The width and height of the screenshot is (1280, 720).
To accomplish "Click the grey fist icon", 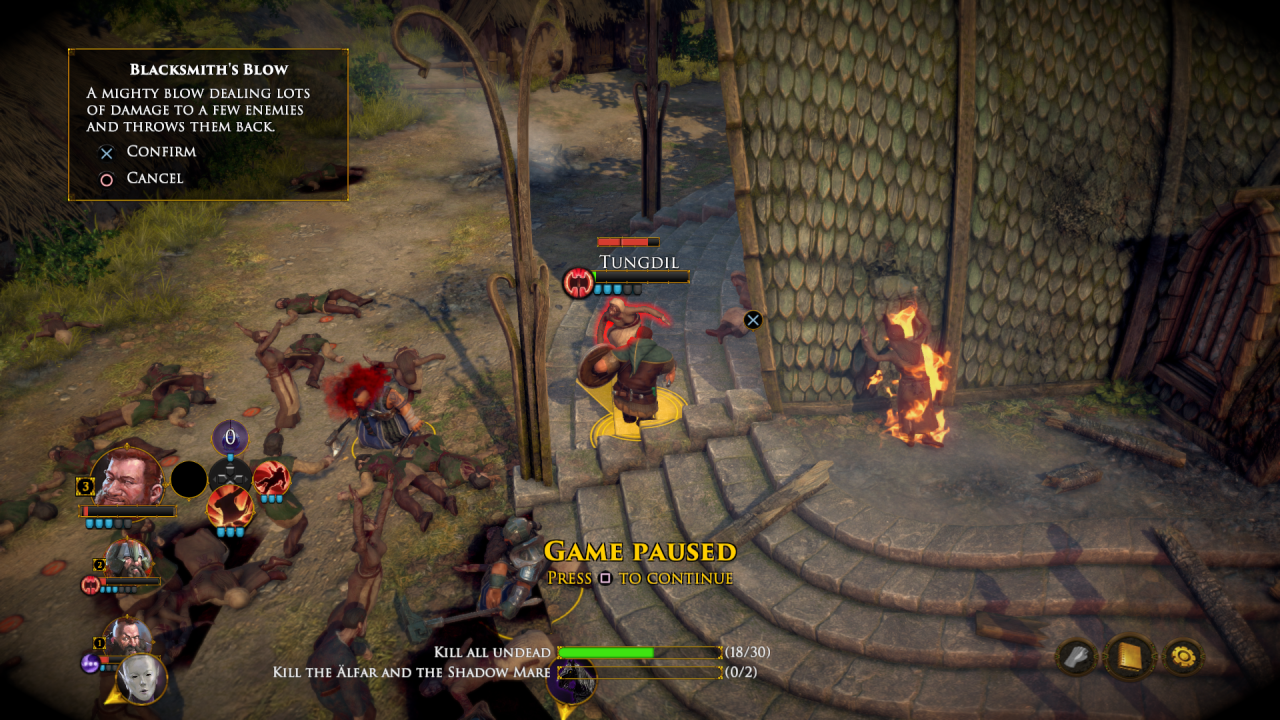I will click(x=1078, y=657).
